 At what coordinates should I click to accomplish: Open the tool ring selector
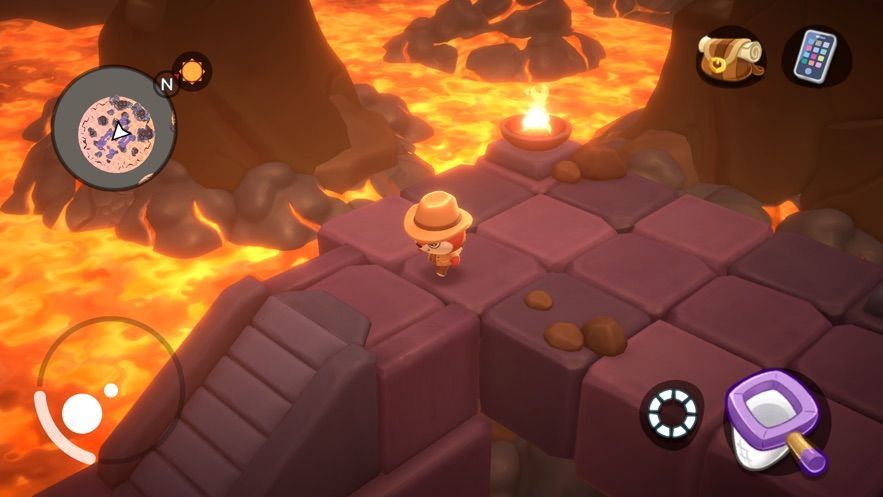pos(670,413)
